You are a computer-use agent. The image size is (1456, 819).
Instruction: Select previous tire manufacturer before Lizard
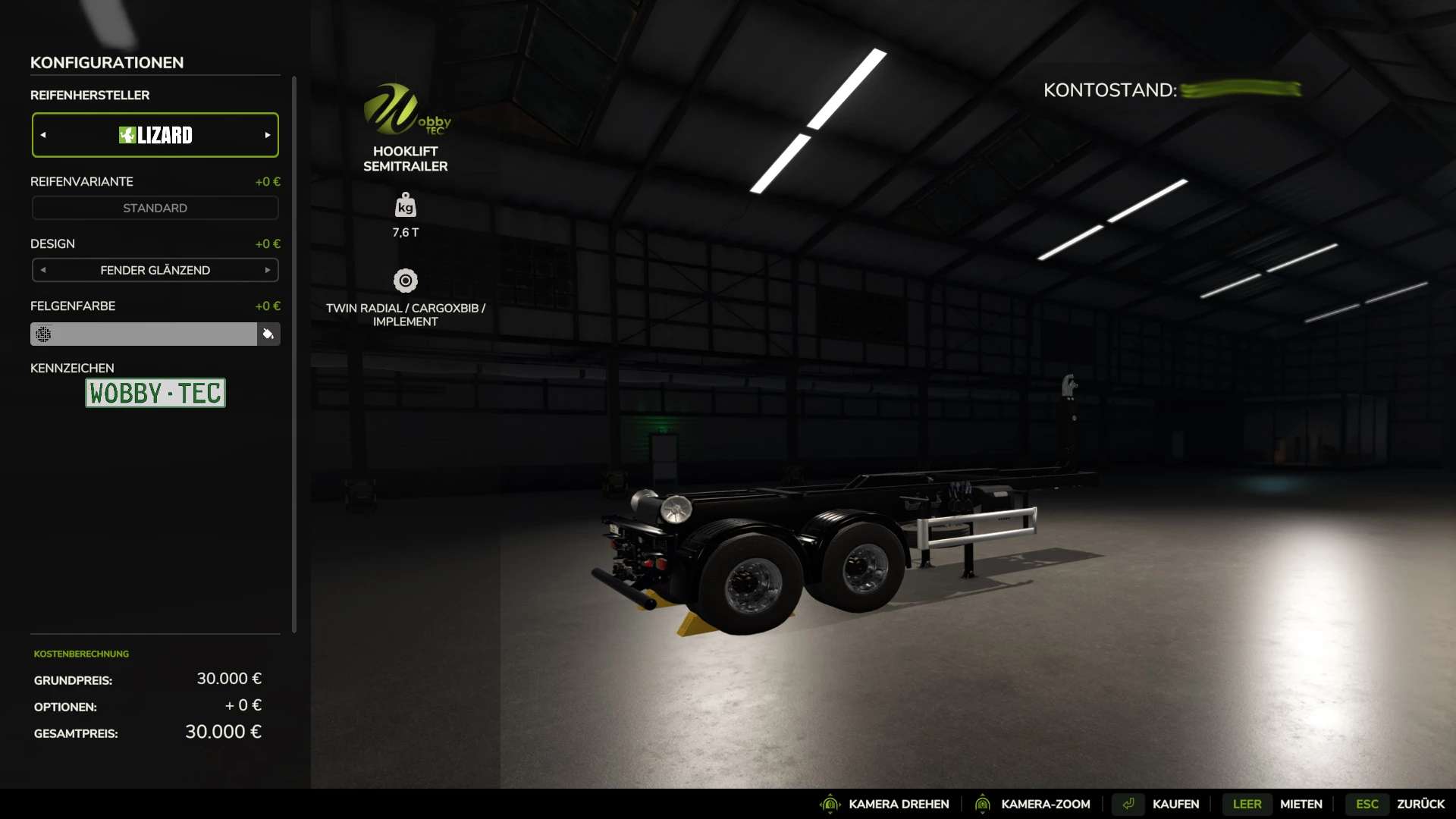pyautogui.click(x=43, y=135)
